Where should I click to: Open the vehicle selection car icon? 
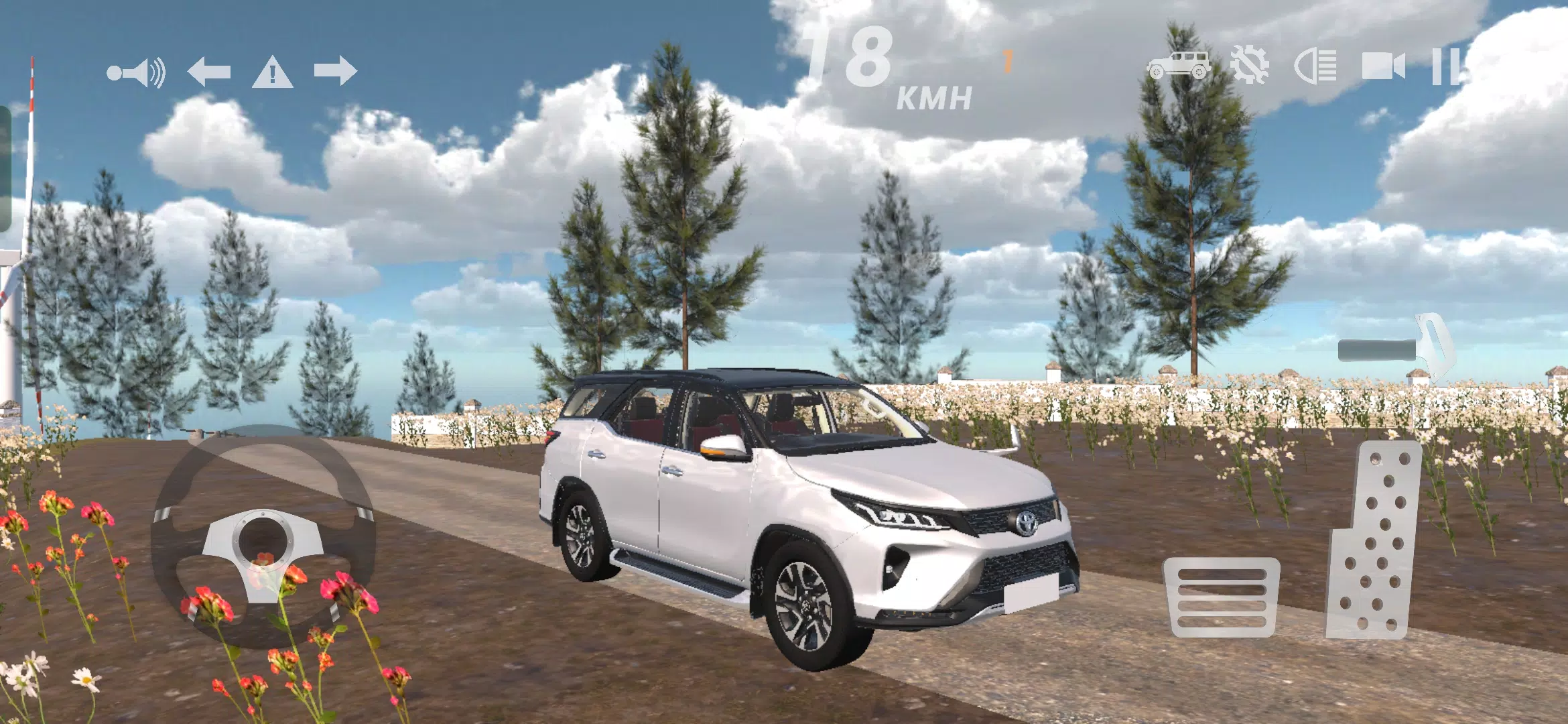pyautogui.click(x=1179, y=66)
